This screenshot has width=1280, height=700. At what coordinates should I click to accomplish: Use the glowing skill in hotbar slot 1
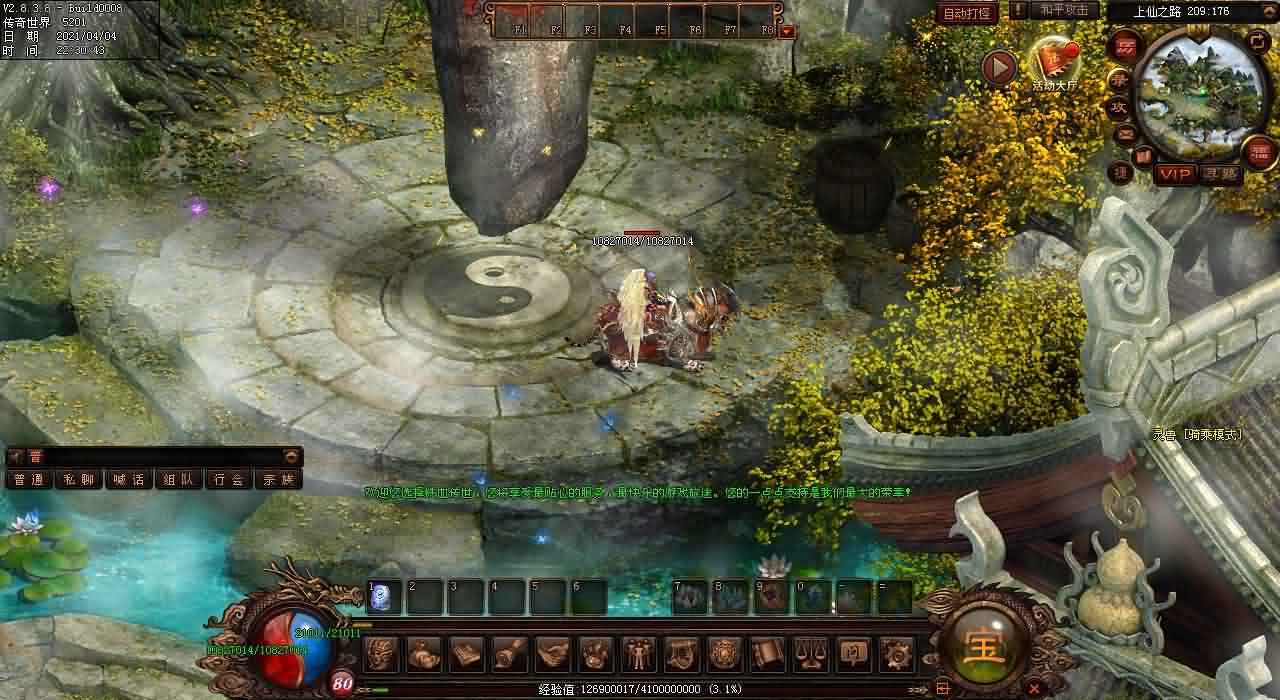[x=383, y=598]
